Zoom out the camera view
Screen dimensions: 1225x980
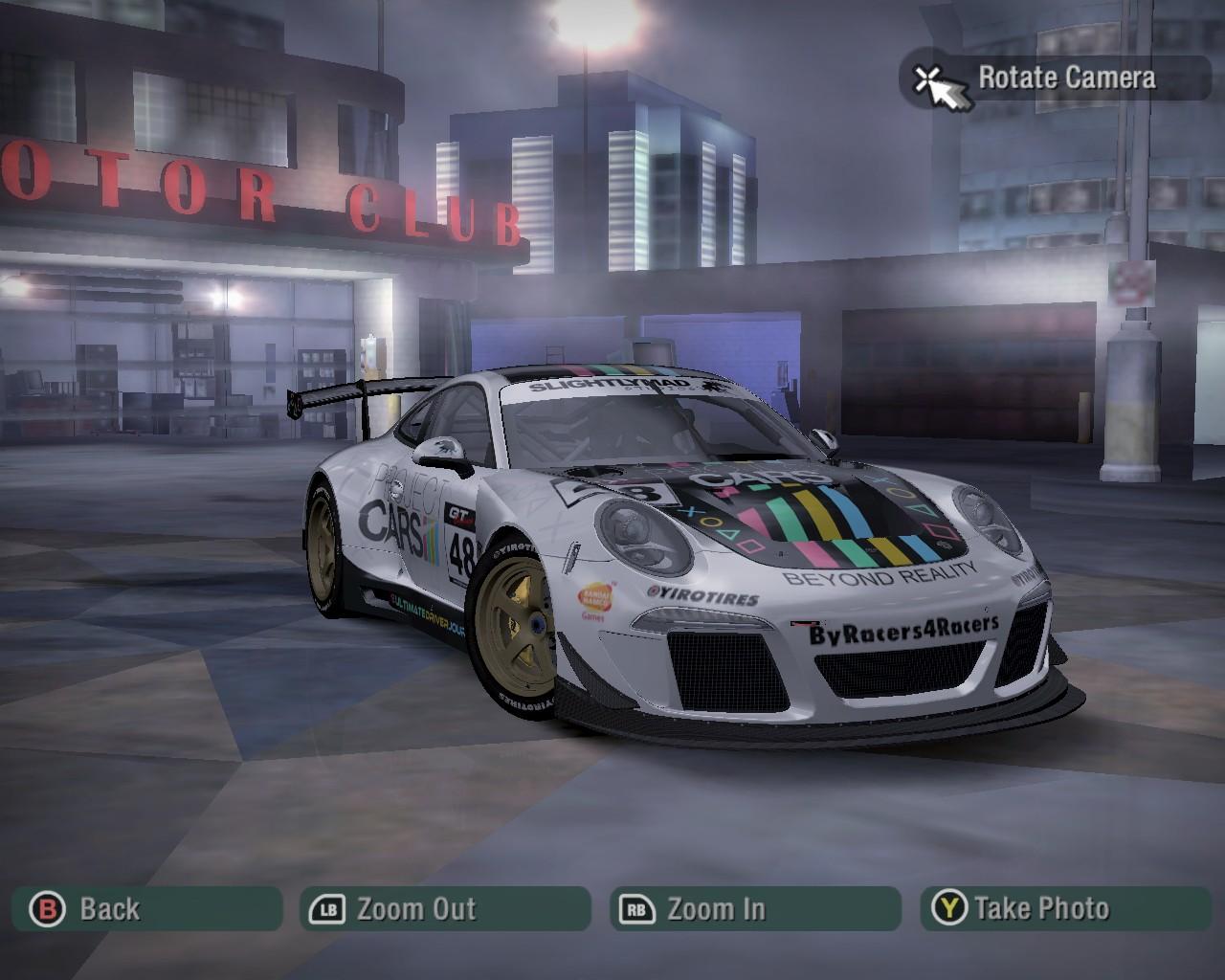pos(445,908)
